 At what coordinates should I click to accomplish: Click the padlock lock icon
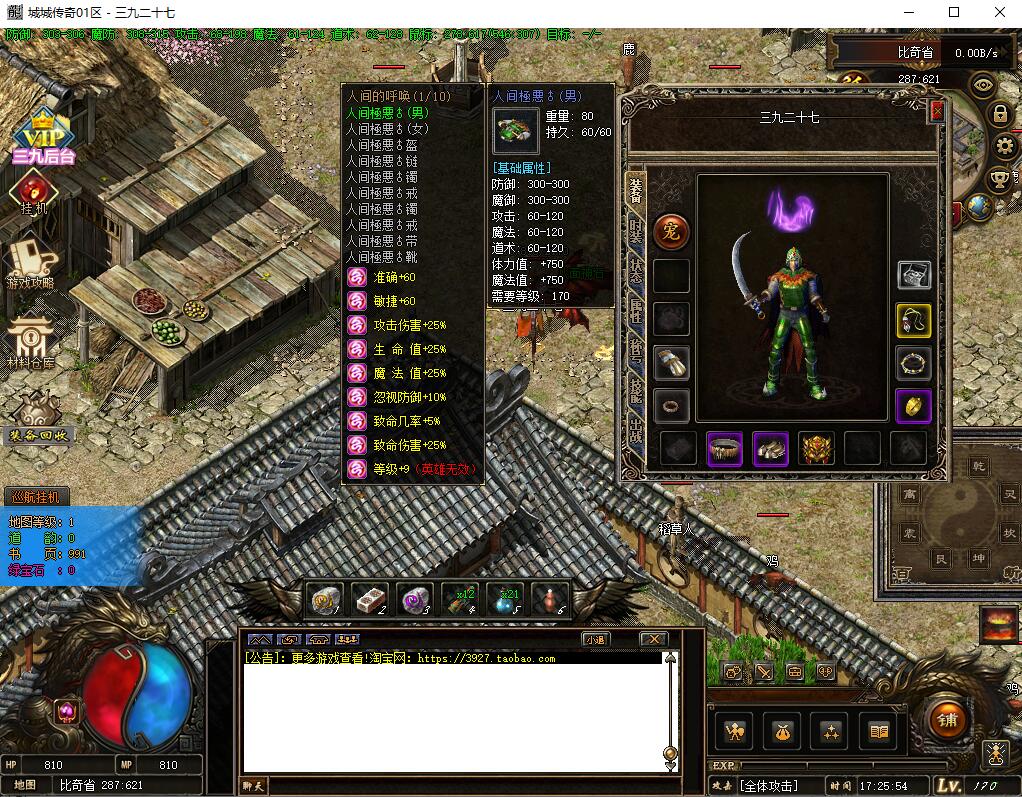[1000, 114]
